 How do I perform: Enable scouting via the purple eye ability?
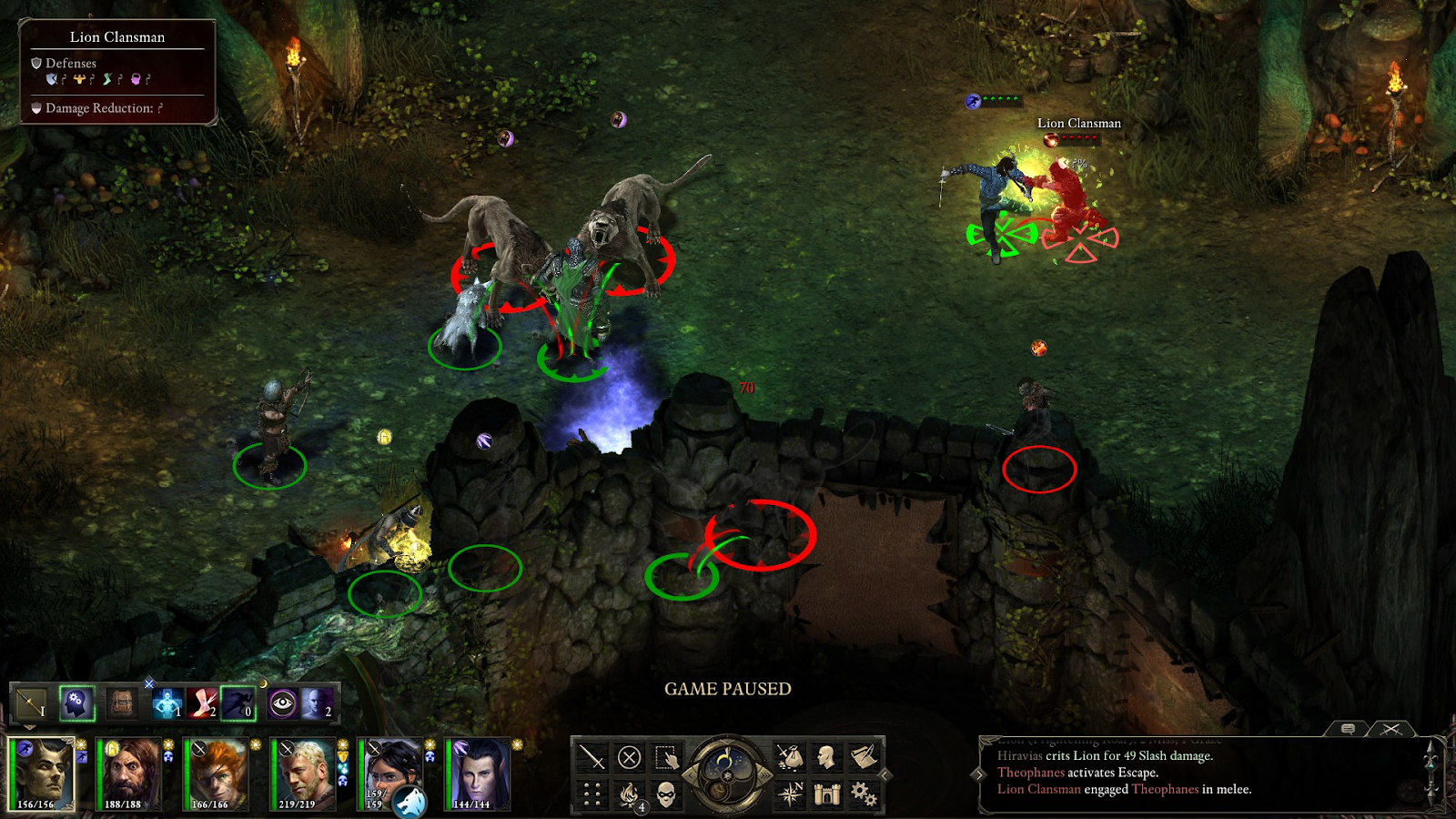tap(282, 703)
